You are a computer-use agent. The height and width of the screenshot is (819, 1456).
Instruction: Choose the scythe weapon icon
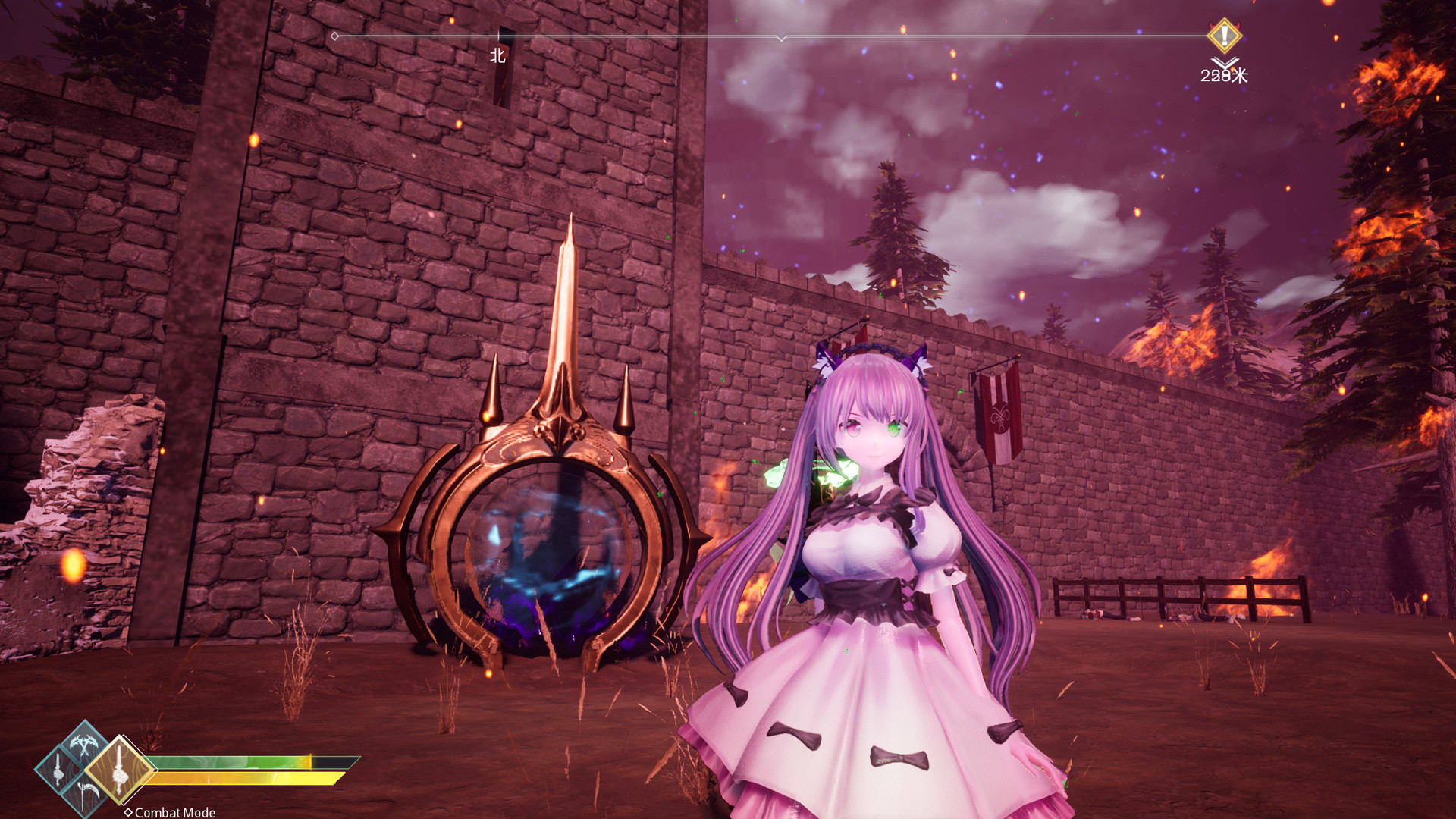click(x=86, y=792)
